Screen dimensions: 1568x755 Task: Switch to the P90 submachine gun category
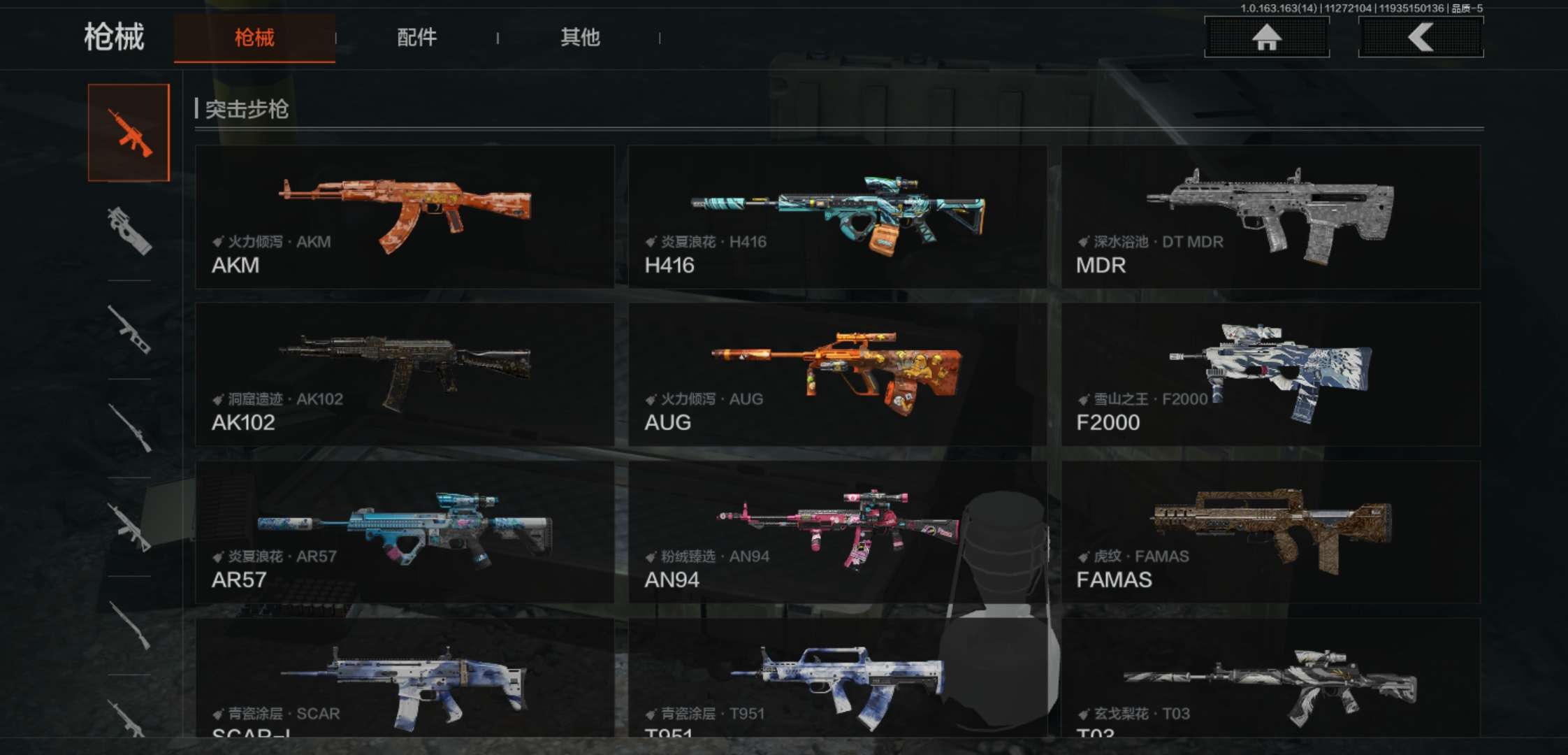(129, 231)
